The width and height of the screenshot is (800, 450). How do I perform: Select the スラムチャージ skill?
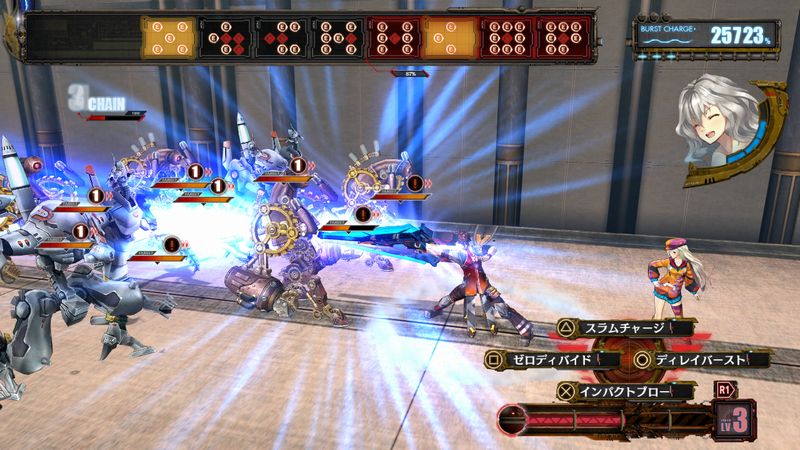click(x=614, y=327)
